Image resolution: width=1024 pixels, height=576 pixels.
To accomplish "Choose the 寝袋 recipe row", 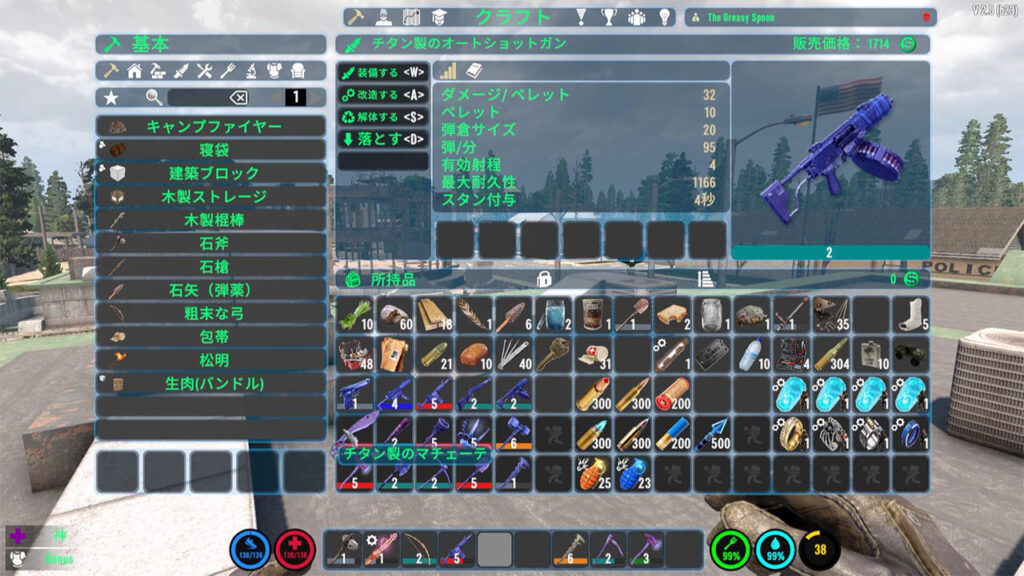I will (211, 150).
